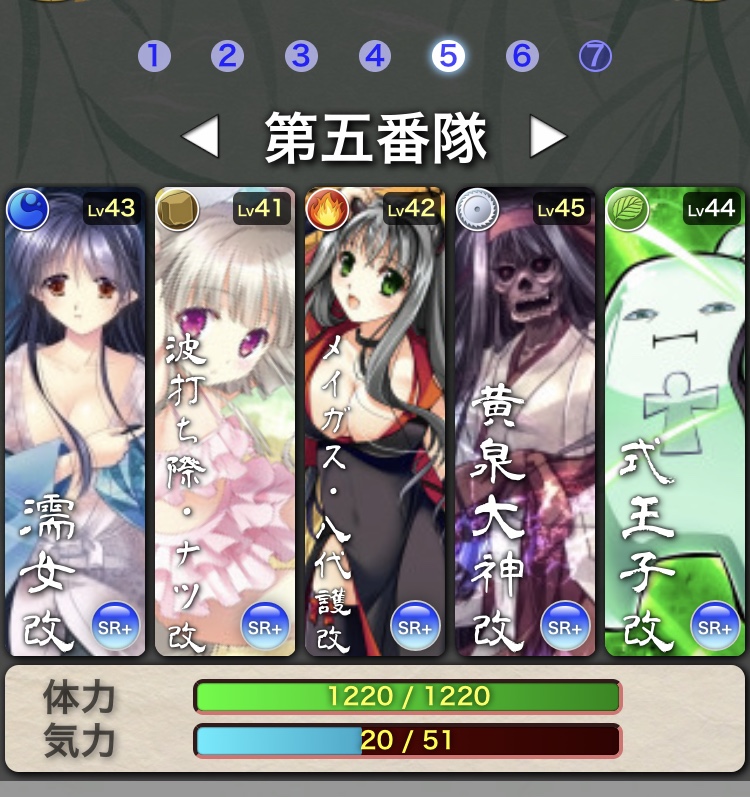
Task: Select squad number 3 circle
Action: pyautogui.click(x=301, y=56)
